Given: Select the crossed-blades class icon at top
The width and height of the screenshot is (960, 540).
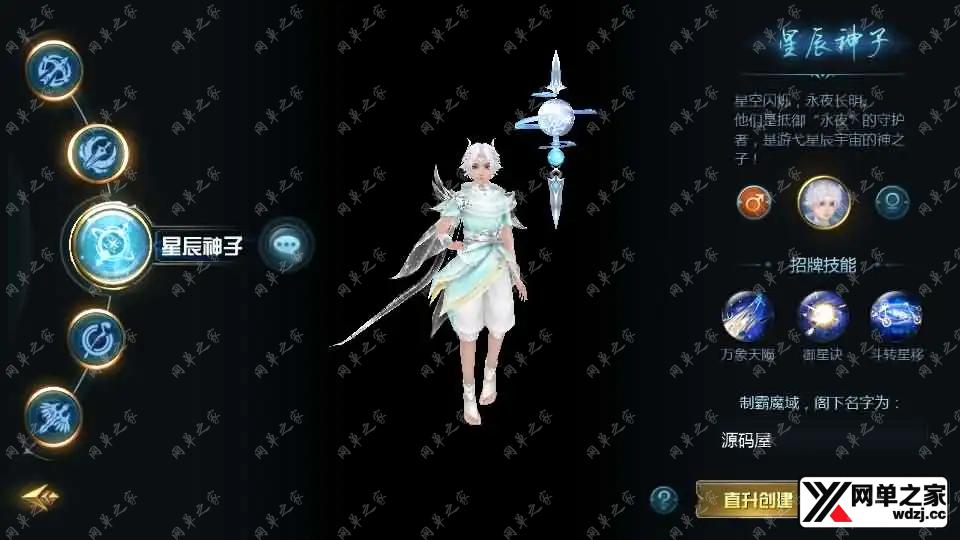Looking at the screenshot, I should [x=55, y=71].
